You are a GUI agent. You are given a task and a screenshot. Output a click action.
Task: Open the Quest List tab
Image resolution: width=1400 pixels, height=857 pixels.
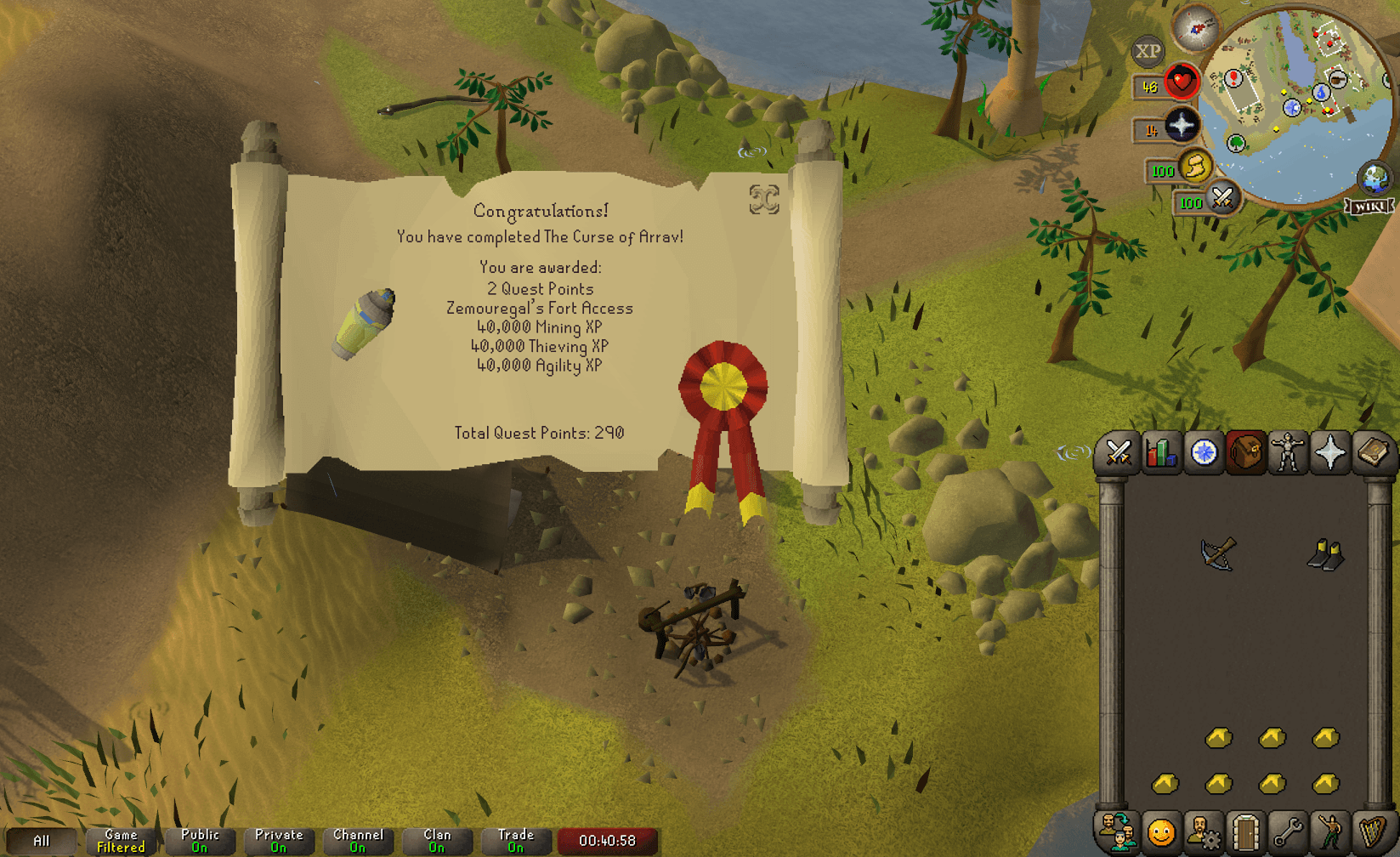[1204, 452]
